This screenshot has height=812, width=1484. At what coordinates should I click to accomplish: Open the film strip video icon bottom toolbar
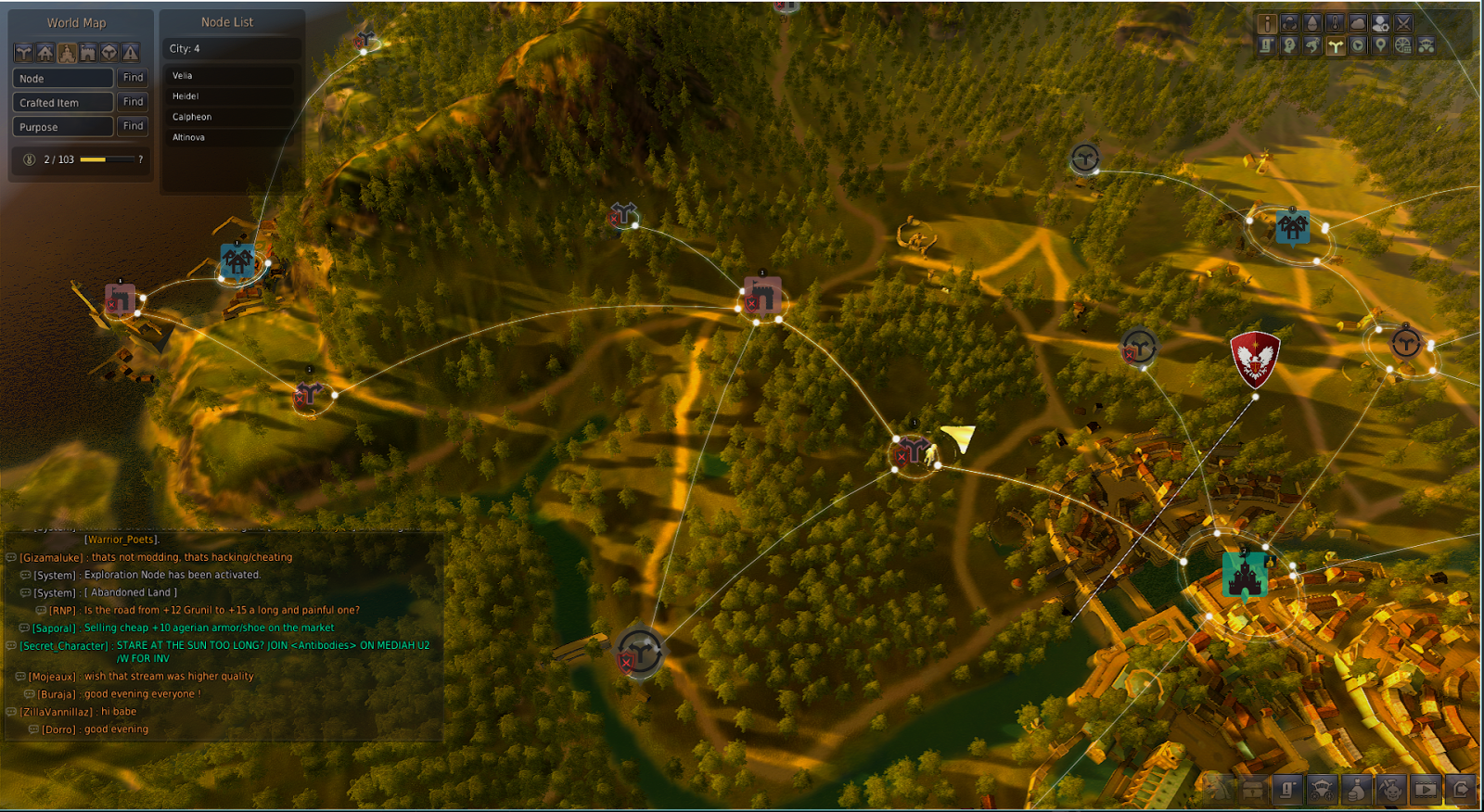(x=1426, y=790)
